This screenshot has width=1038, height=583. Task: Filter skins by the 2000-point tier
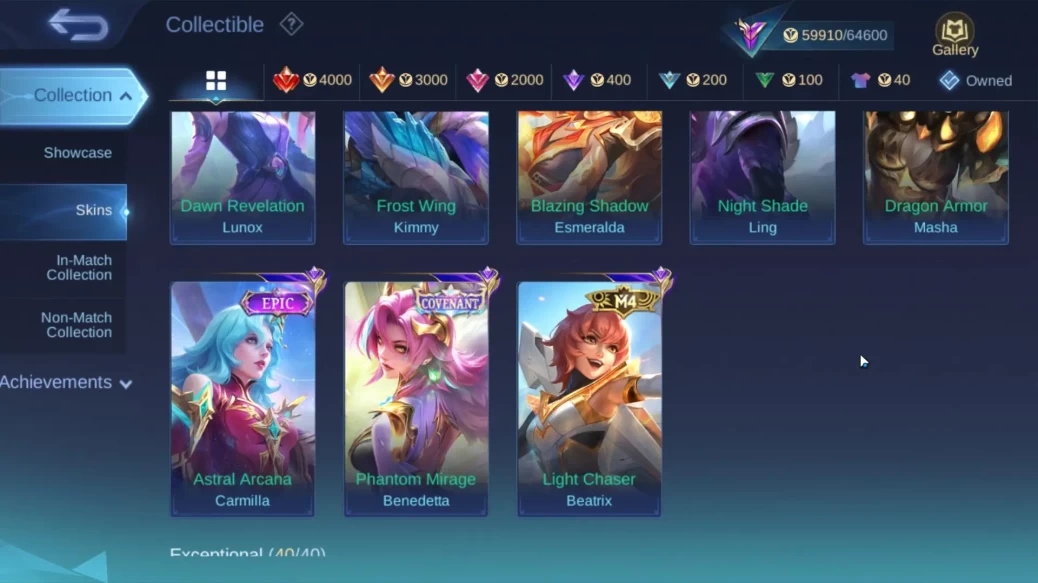pyautogui.click(x=504, y=80)
